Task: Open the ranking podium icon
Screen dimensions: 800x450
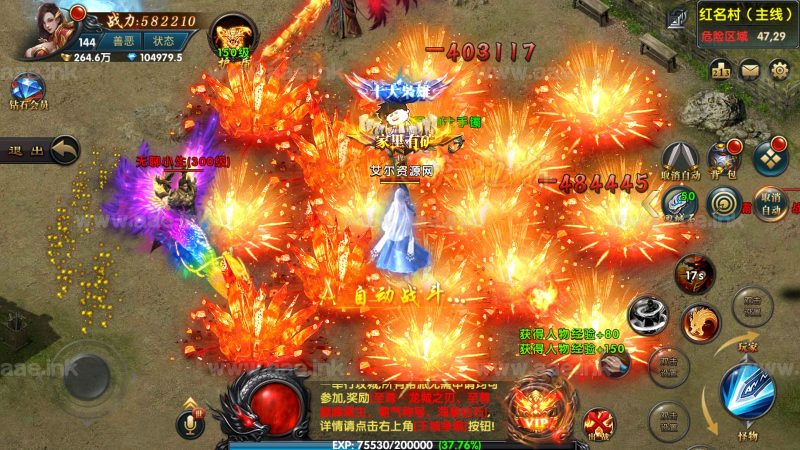Action: tap(721, 69)
